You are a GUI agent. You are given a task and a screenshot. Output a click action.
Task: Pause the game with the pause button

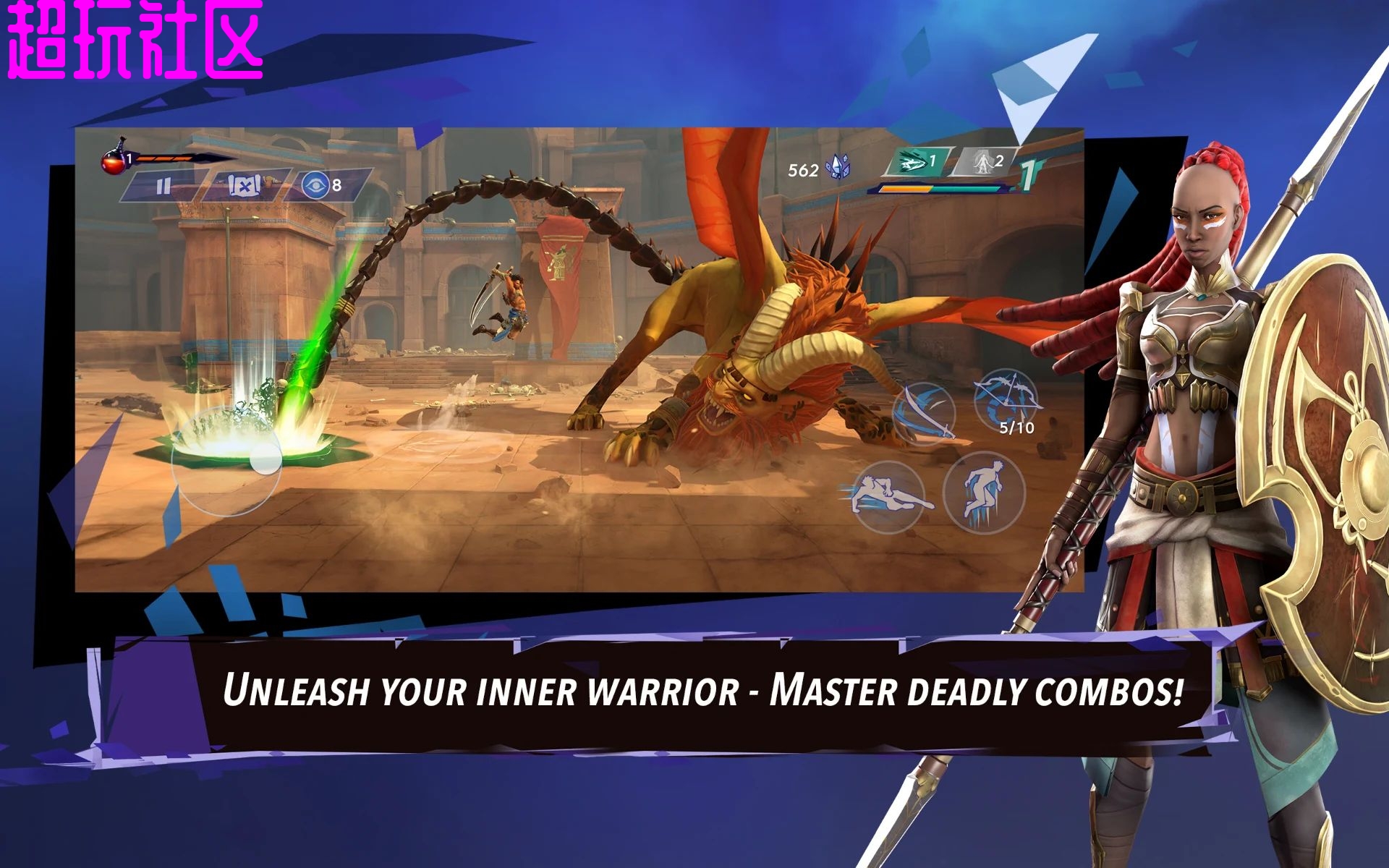tap(163, 187)
